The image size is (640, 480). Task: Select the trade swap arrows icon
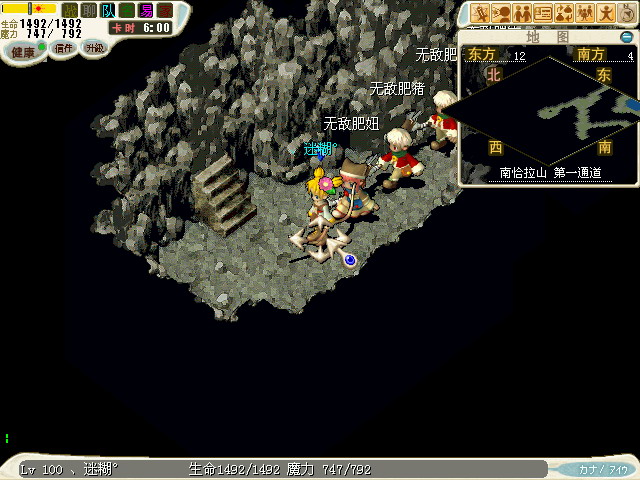click(x=564, y=13)
